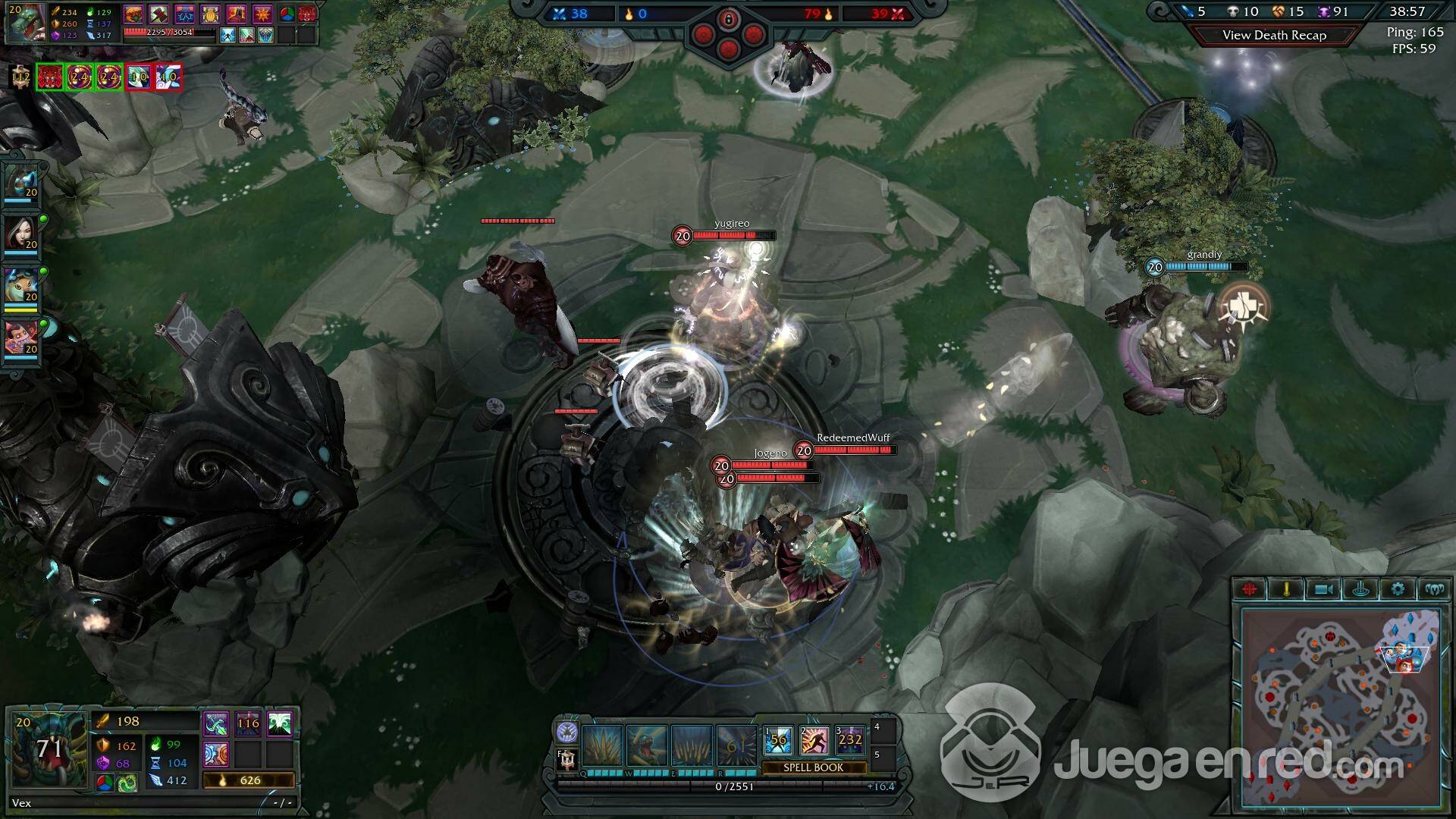The image size is (1456, 819).
Task: Activate the W roaring beast ability
Action: tap(647, 745)
